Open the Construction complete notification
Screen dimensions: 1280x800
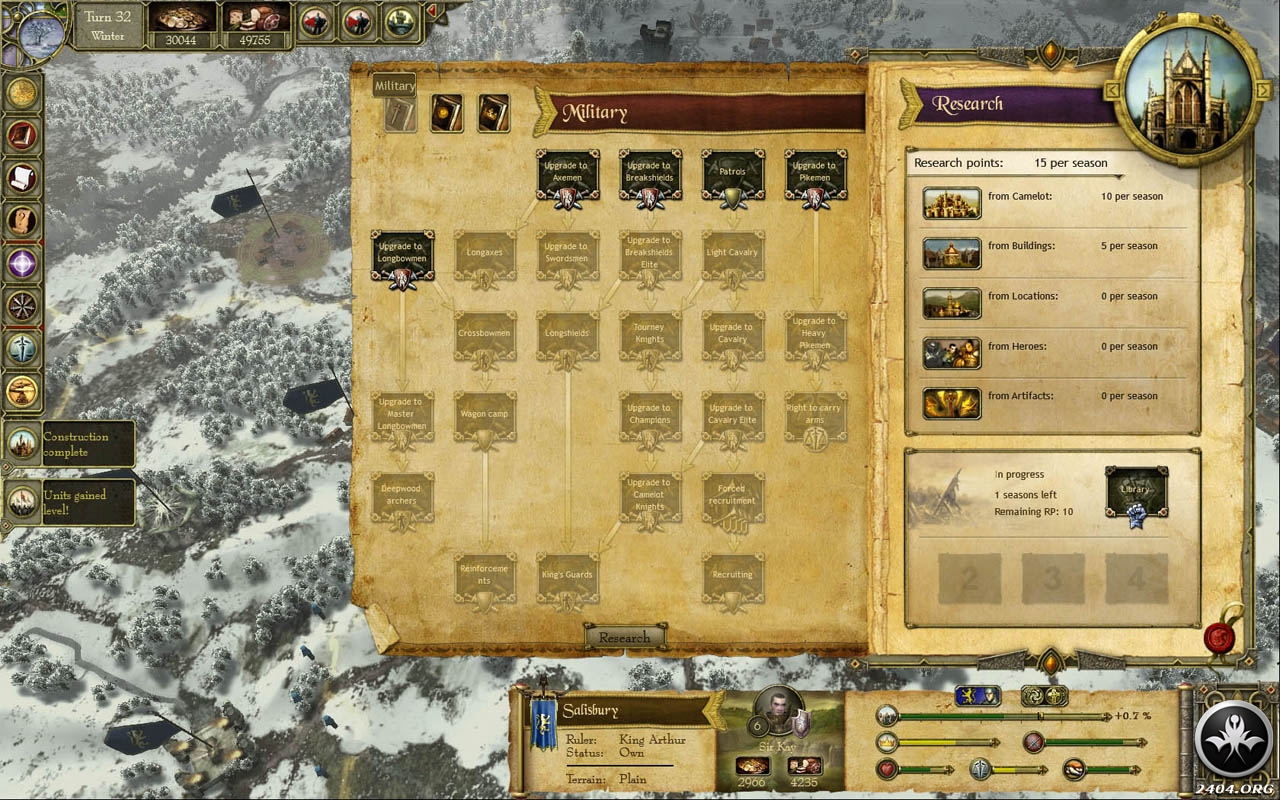(70, 443)
